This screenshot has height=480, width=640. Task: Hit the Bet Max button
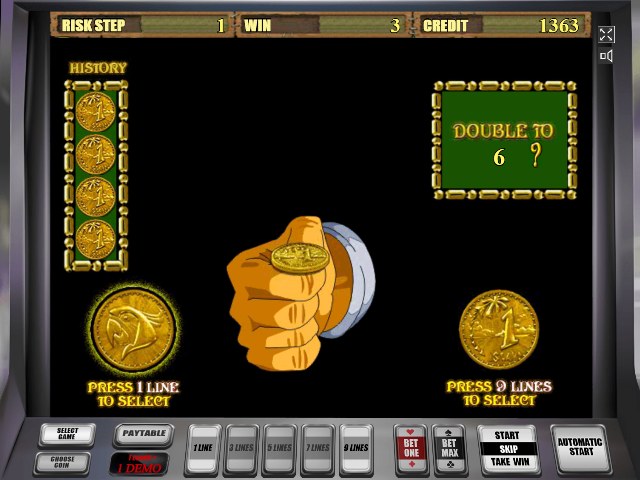(449, 447)
